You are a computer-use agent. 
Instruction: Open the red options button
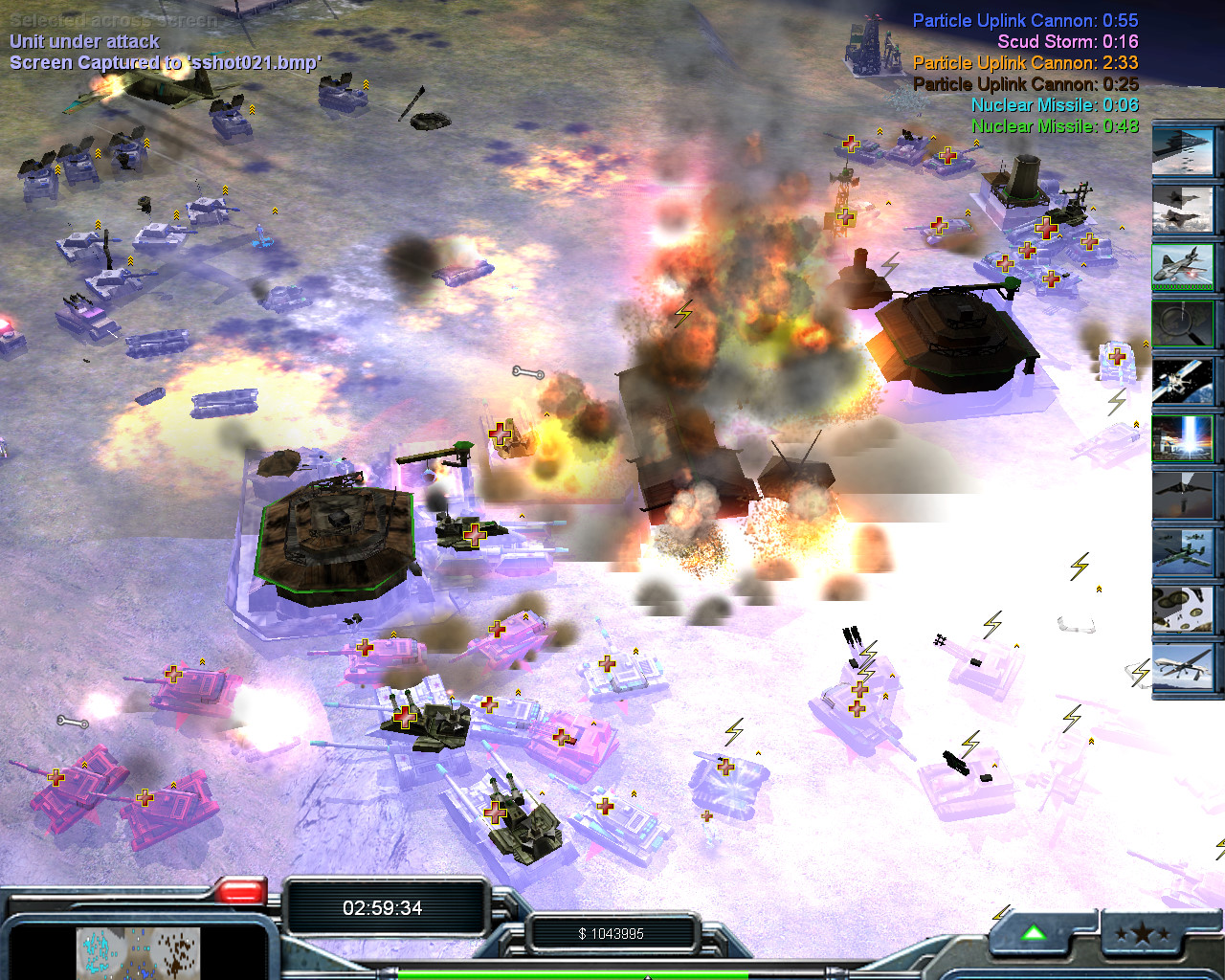(240, 894)
